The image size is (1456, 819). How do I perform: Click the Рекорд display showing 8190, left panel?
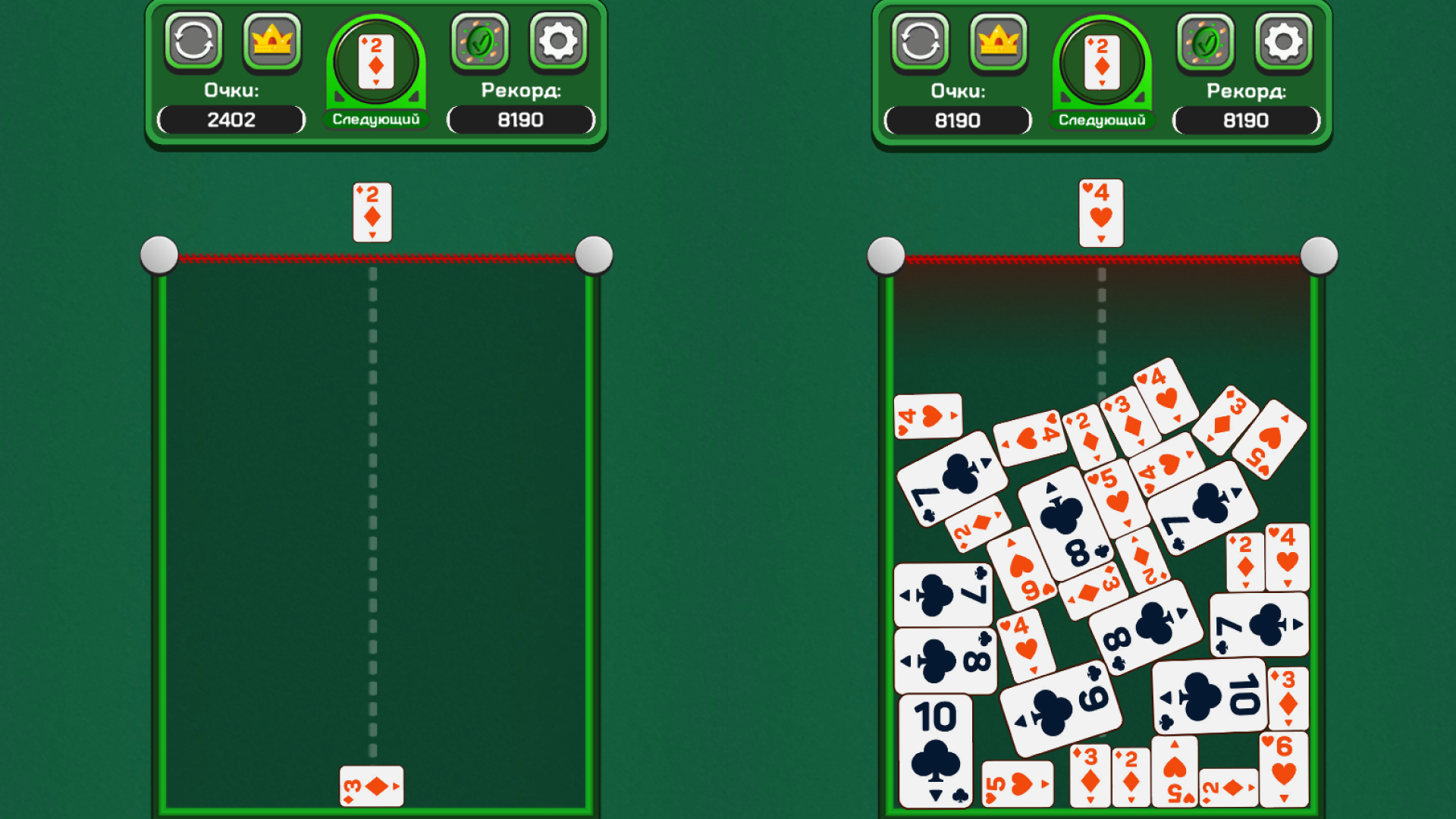(x=519, y=119)
